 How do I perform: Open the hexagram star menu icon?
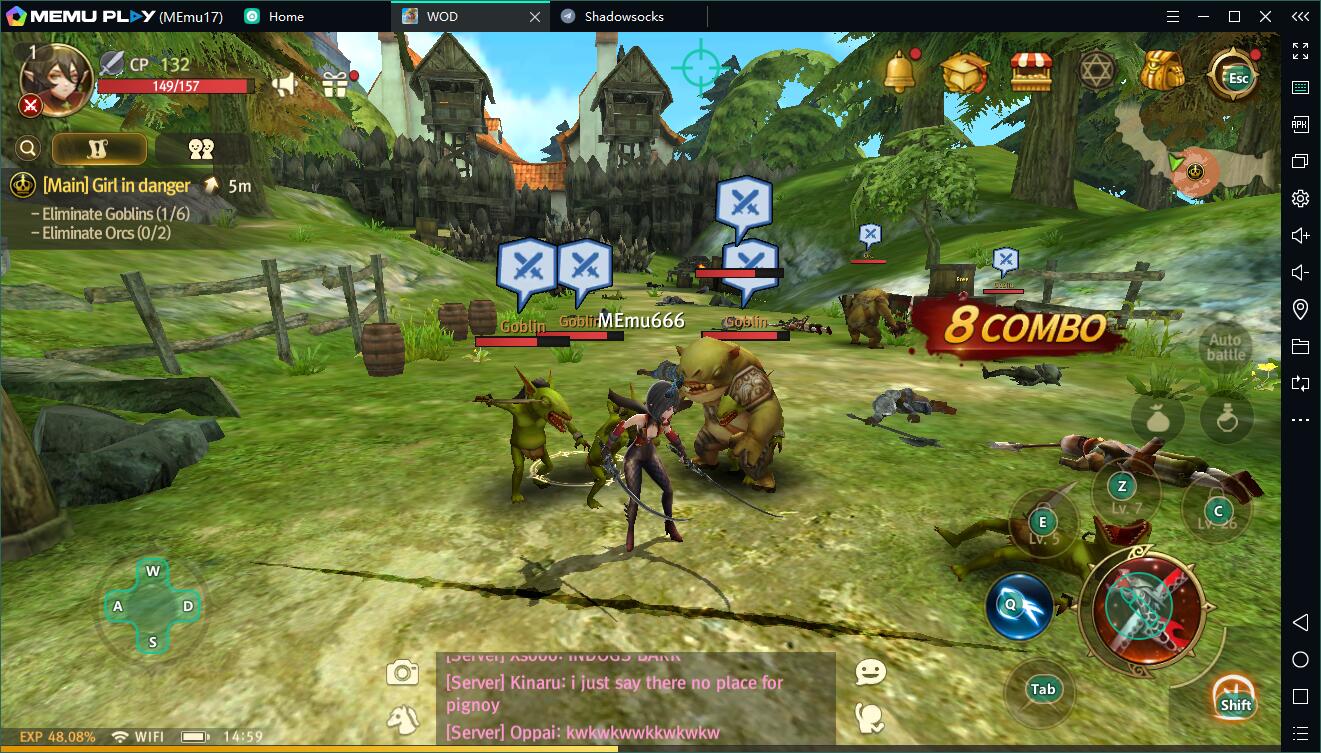[1097, 71]
